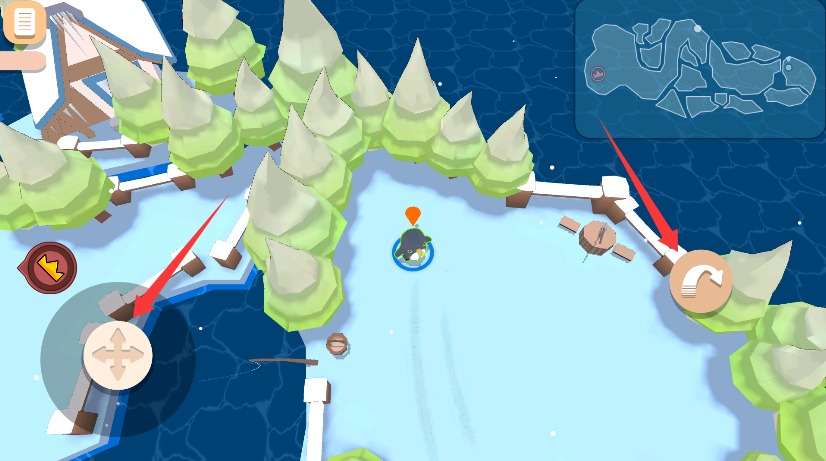Tap the curved arrow action button
The image size is (826, 461).
701,281
